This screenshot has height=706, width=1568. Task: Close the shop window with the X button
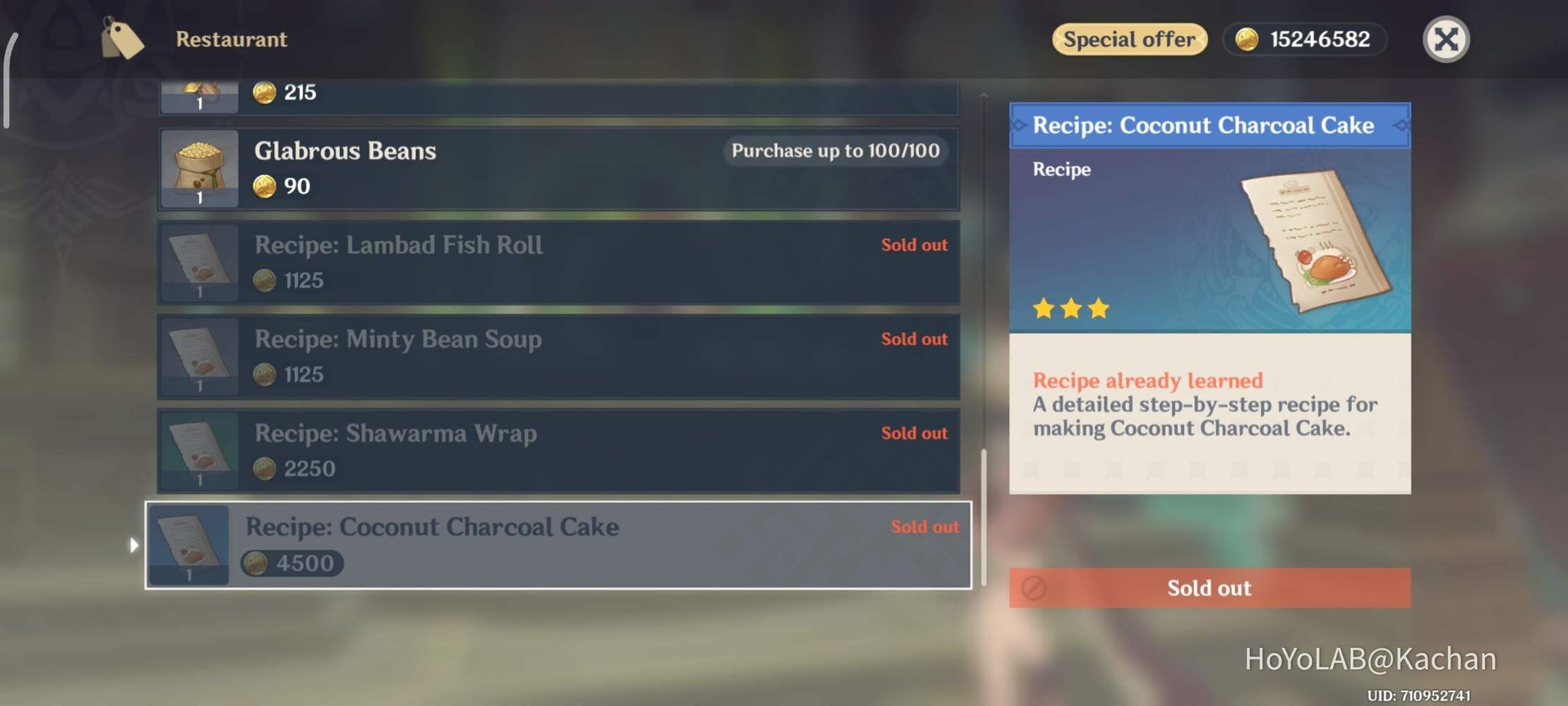1446,40
